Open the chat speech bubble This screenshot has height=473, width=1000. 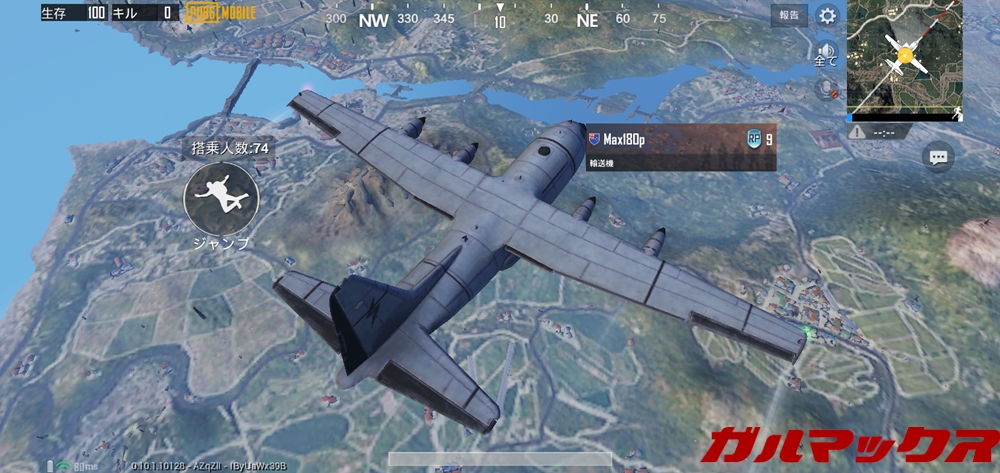click(x=937, y=157)
